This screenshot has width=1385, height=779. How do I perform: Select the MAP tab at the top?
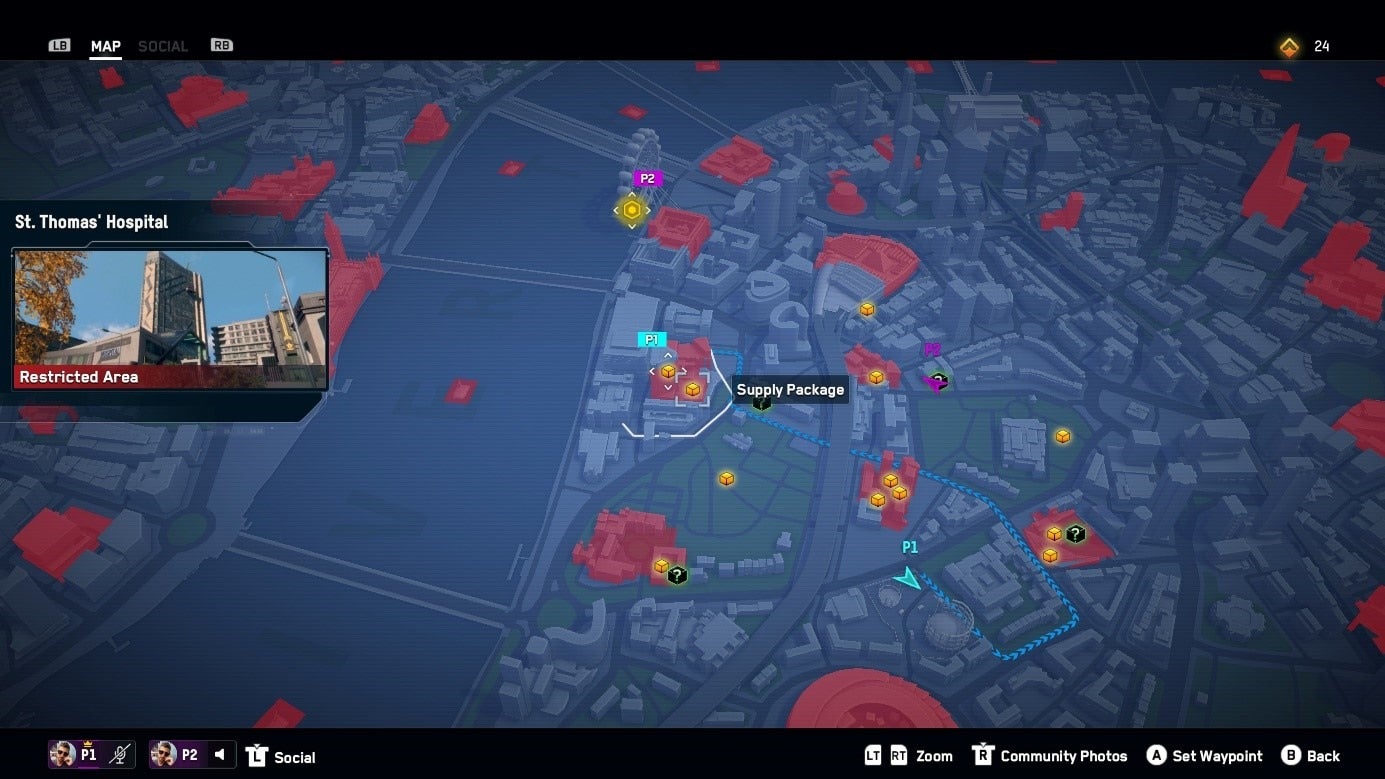[104, 45]
